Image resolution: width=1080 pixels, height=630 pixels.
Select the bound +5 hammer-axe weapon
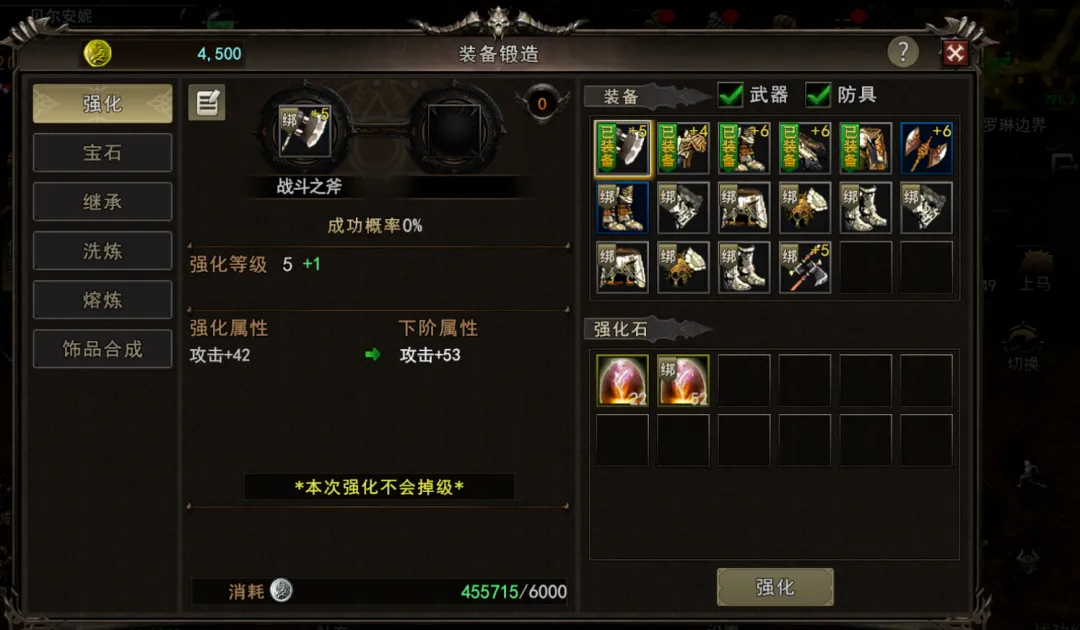805,267
